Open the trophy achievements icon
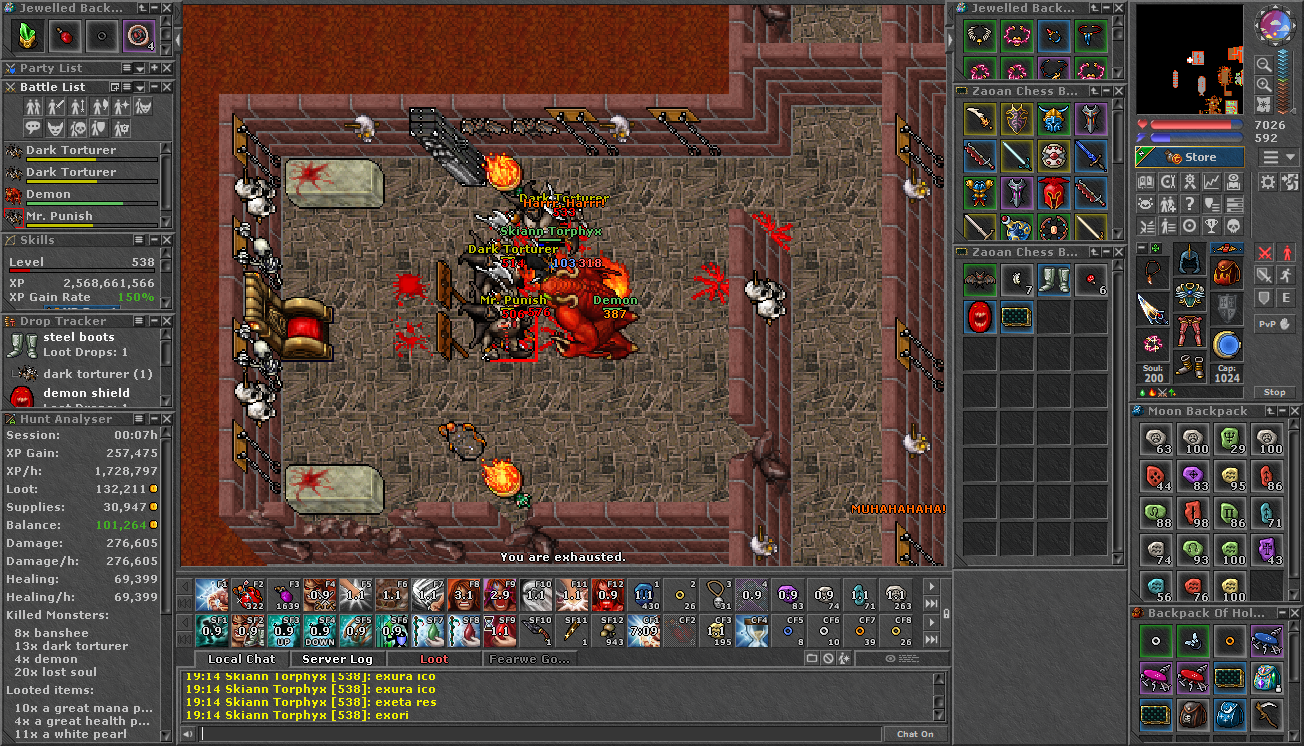 tap(1212, 226)
